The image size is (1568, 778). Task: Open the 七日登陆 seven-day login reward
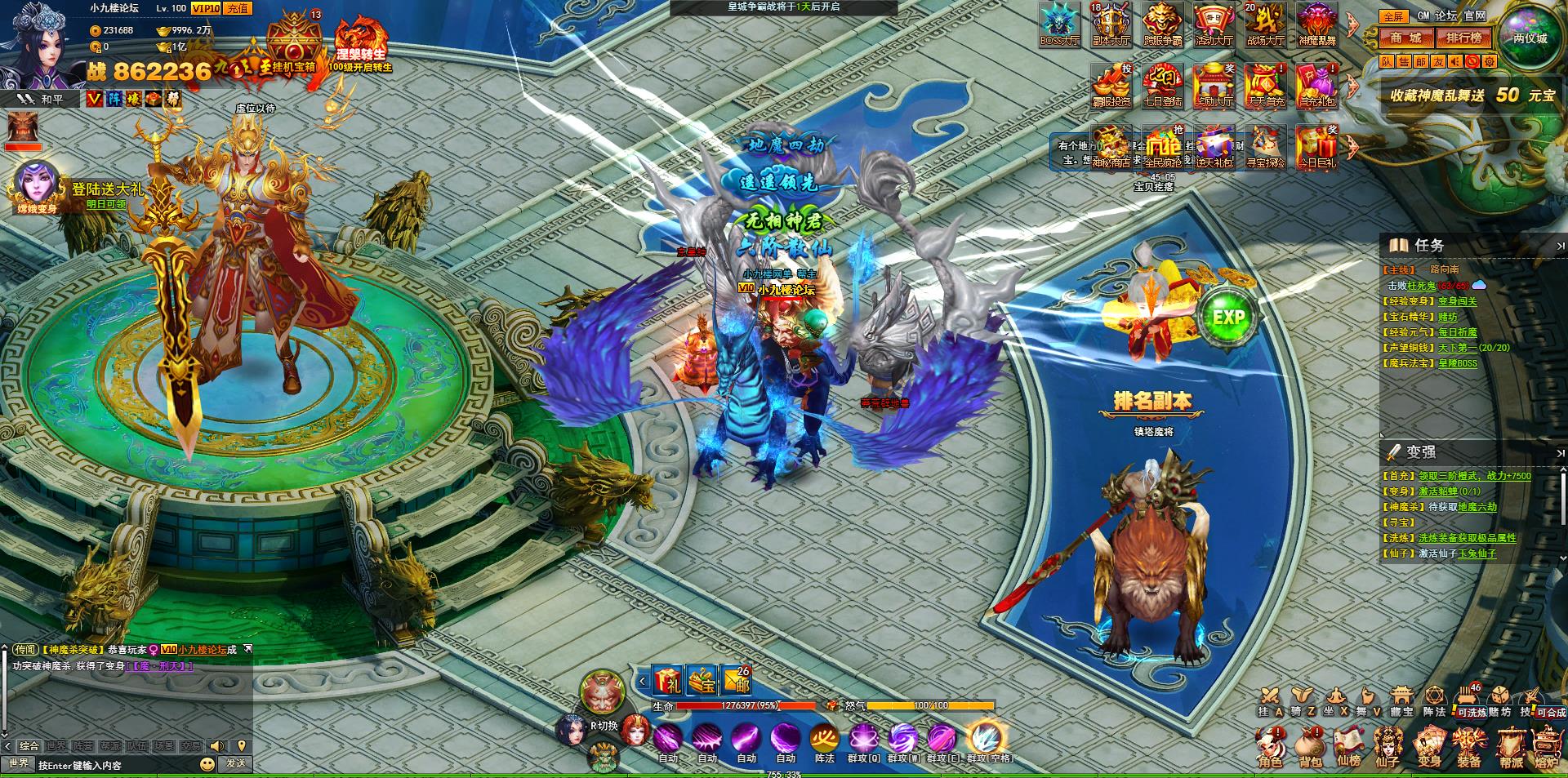tap(1163, 85)
